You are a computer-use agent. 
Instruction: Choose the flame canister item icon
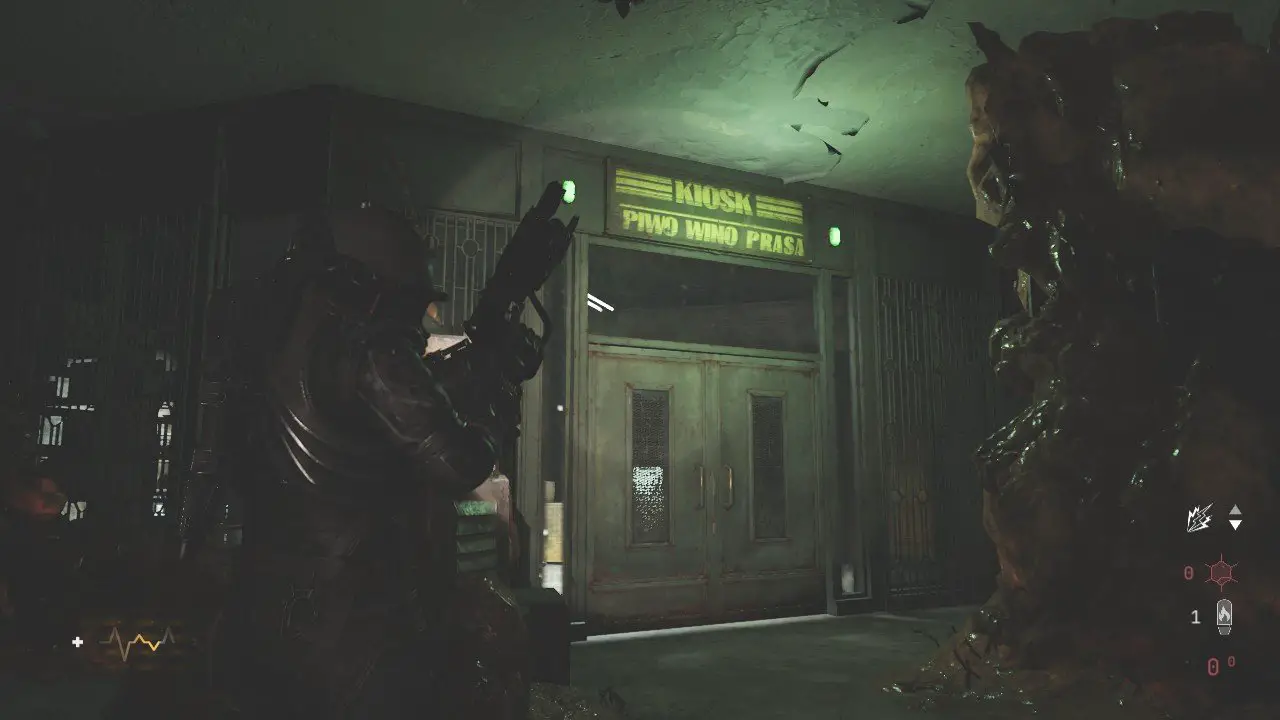point(1223,616)
